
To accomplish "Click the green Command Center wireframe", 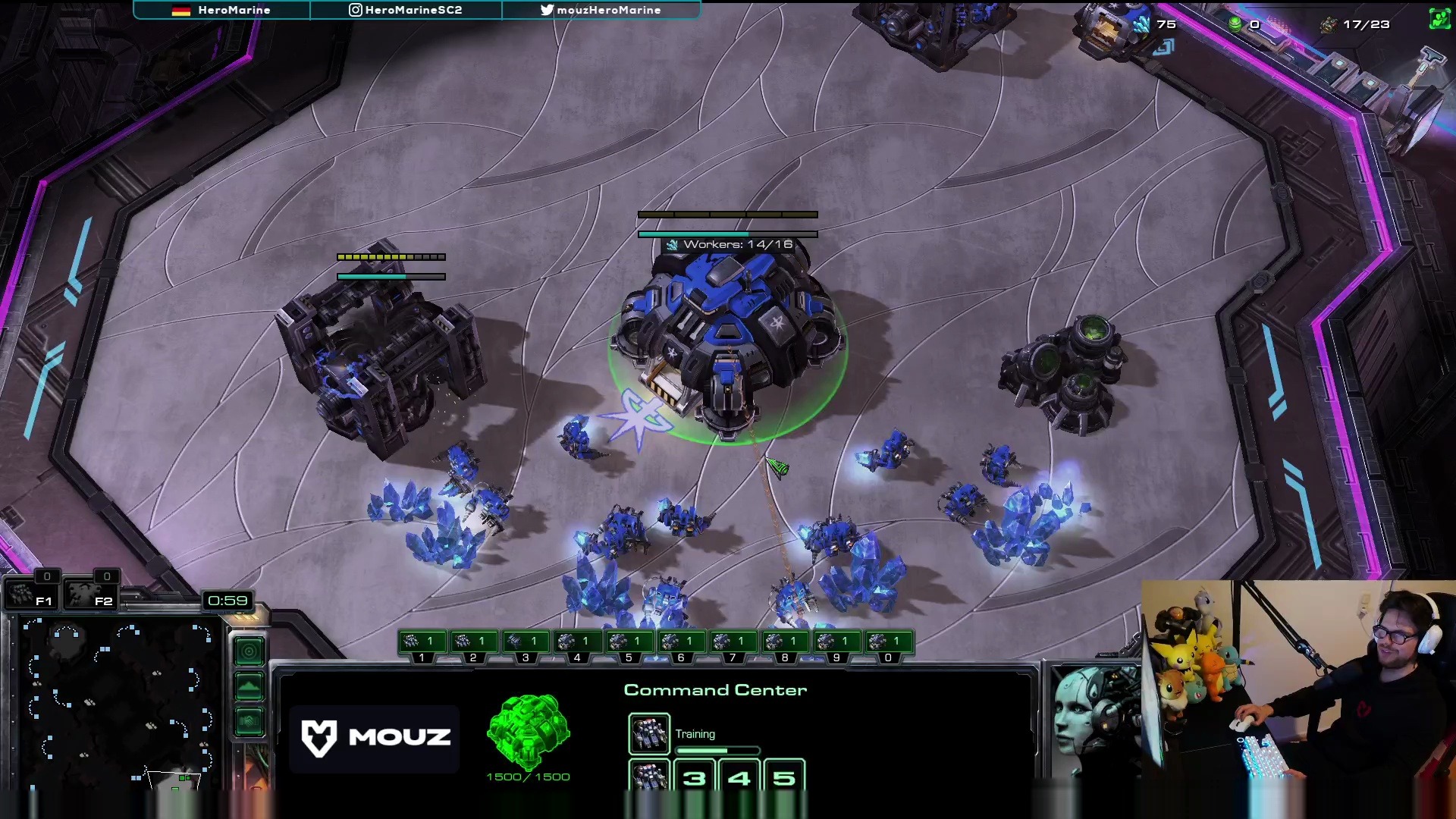I will [x=529, y=731].
